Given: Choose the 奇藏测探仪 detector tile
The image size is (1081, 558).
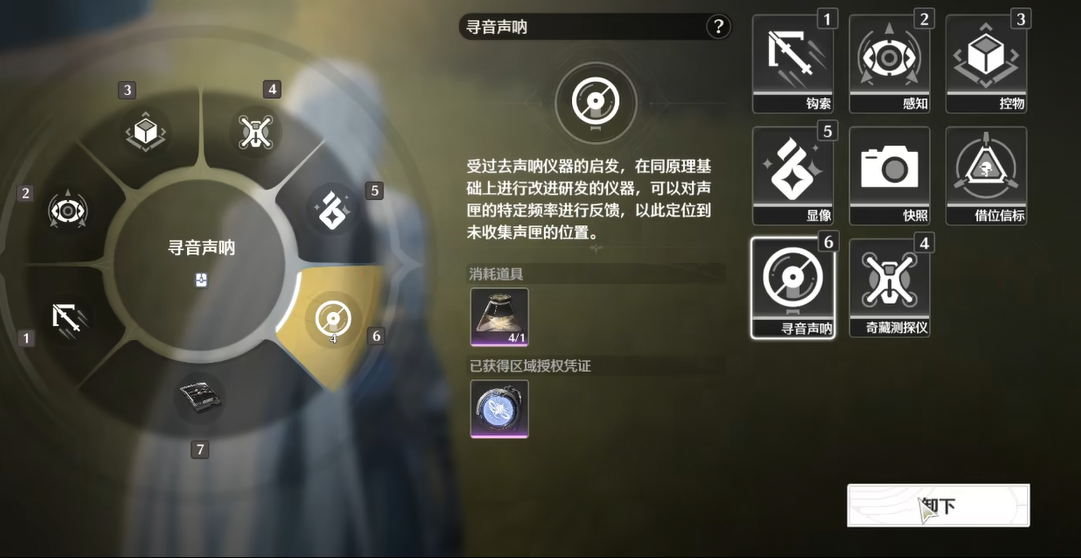Looking at the screenshot, I should pos(889,286).
